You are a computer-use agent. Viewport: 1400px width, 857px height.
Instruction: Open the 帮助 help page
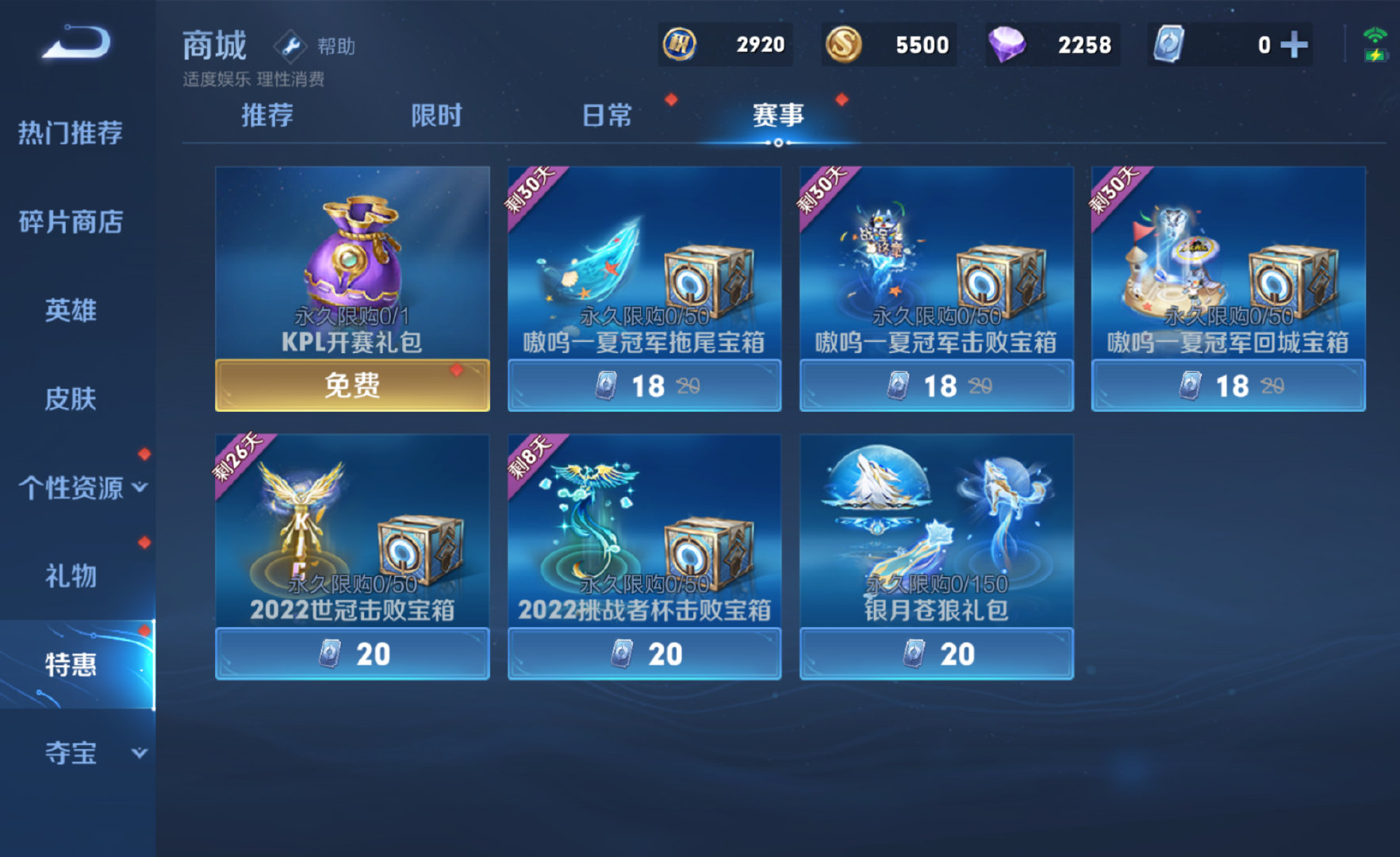pyautogui.click(x=316, y=47)
